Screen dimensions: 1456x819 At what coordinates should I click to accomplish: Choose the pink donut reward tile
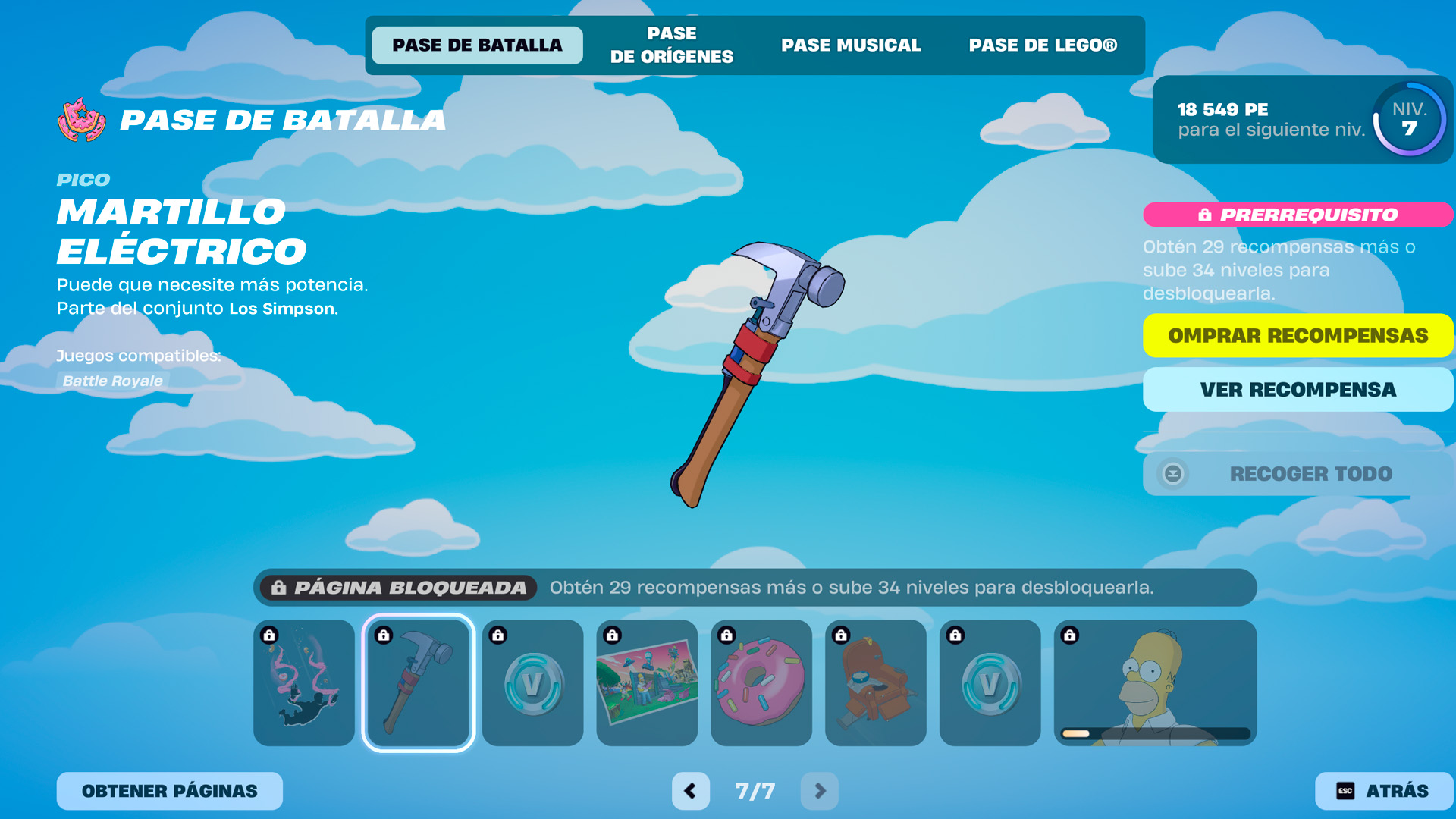click(761, 682)
